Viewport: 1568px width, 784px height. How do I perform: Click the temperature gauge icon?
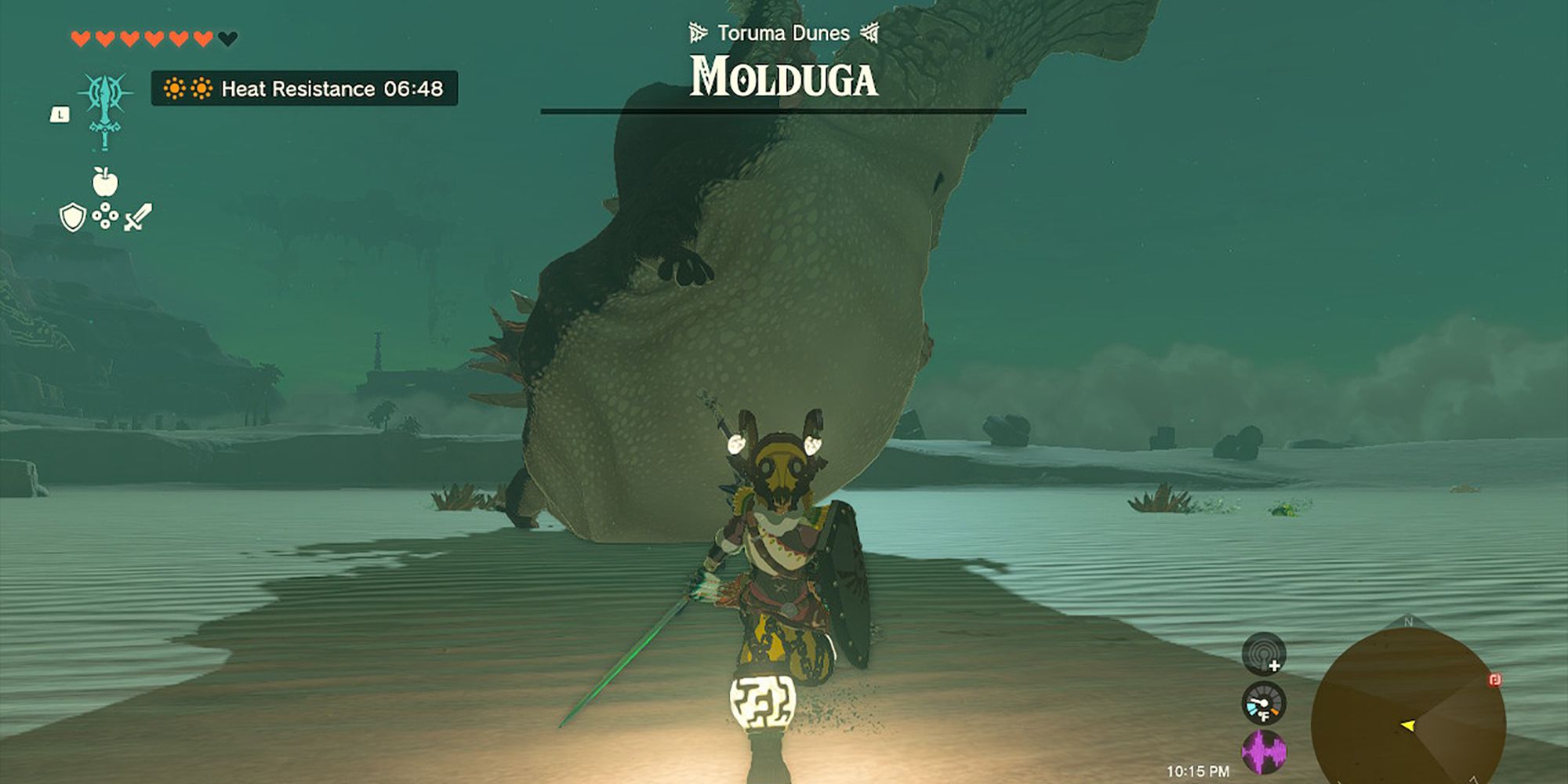(x=1263, y=705)
